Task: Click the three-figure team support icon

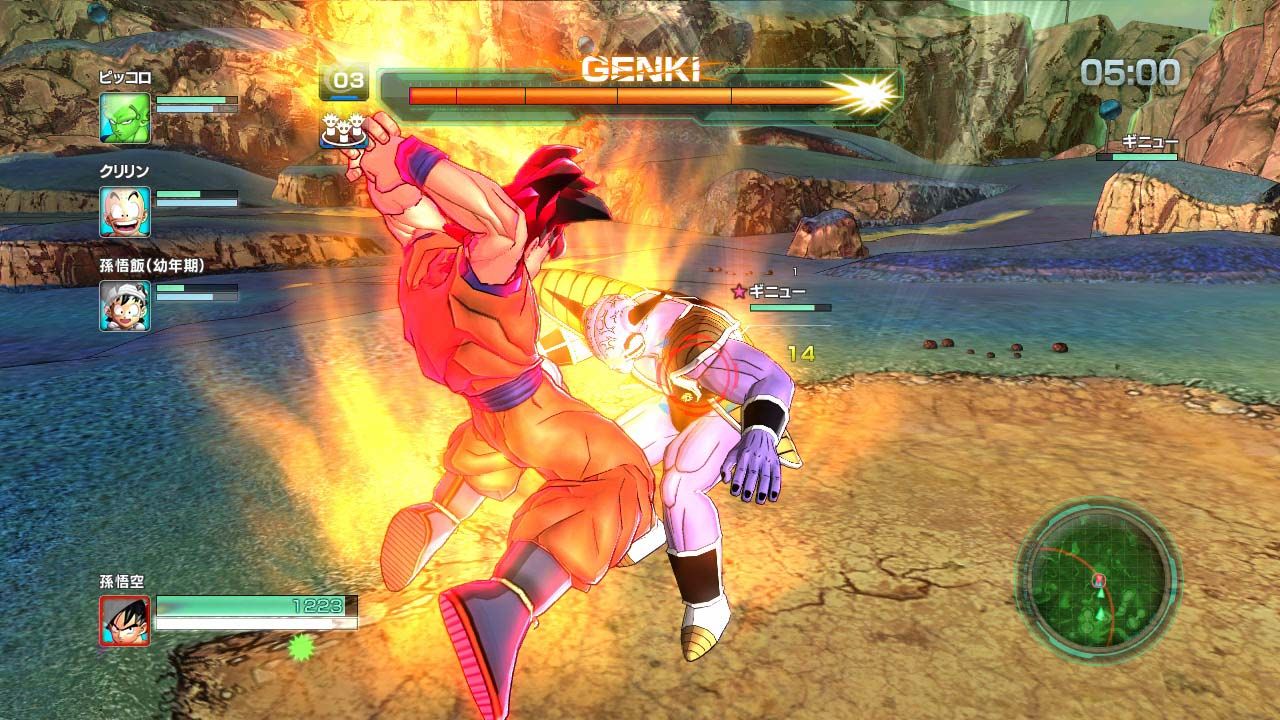Action: [x=342, y=132]
